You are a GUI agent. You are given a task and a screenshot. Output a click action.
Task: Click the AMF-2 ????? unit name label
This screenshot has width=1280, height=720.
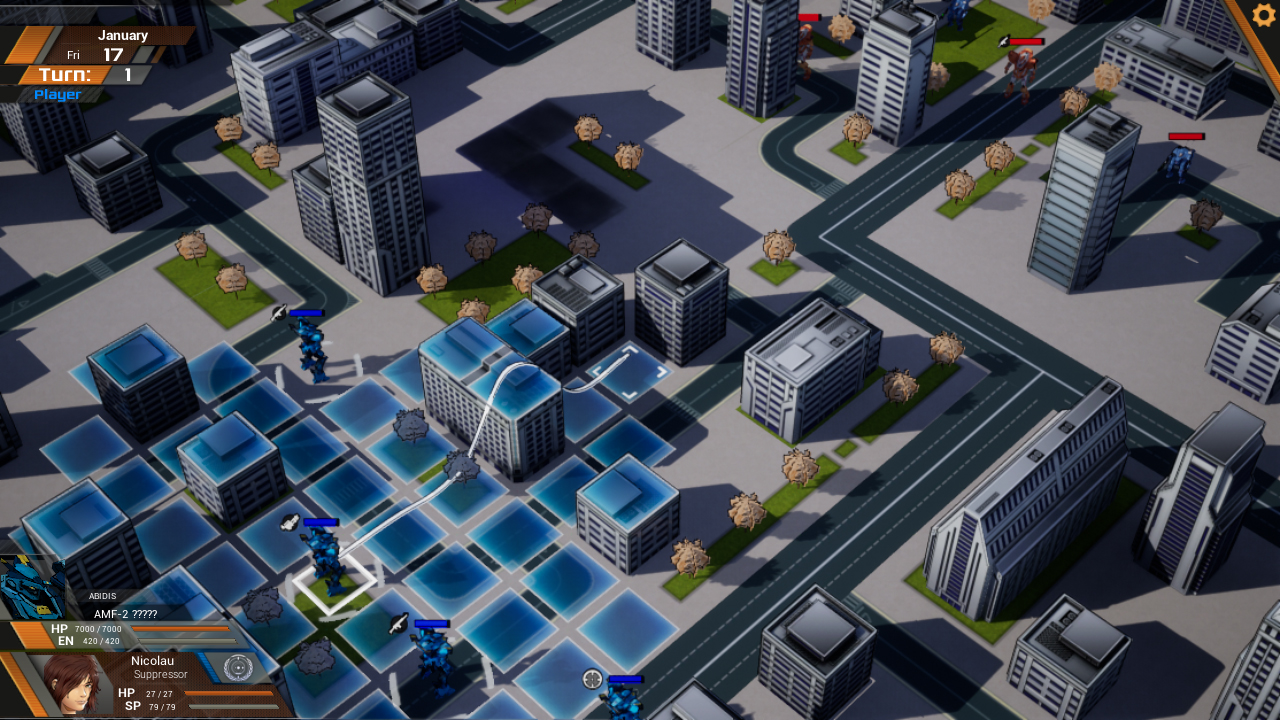(x=125, y=614)
